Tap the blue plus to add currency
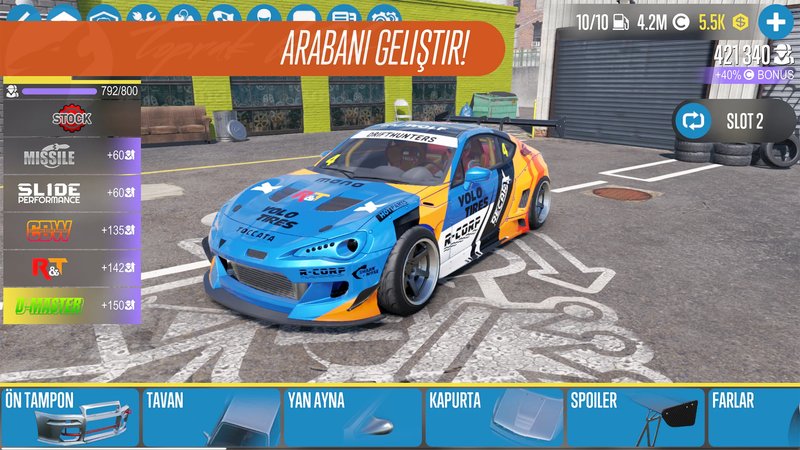800x450 pixels. pyautogui.click(x=775, y=21)
